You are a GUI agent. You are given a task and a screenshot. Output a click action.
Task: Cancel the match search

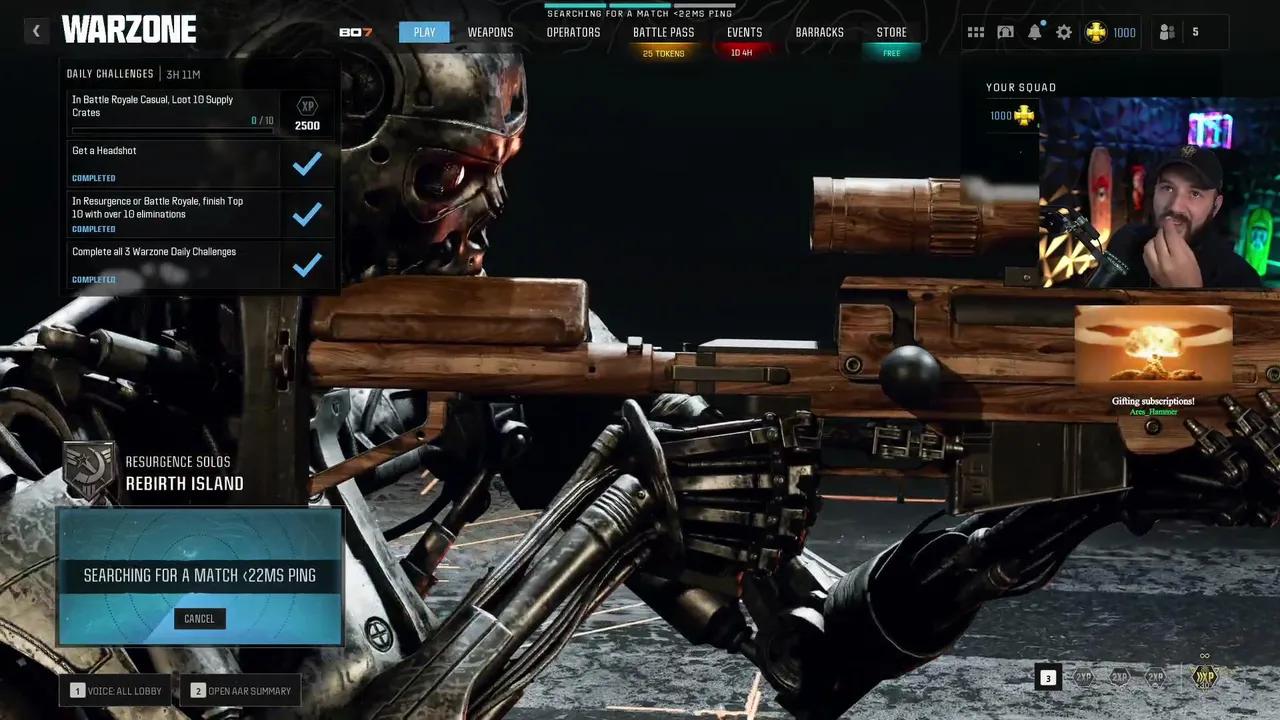click(199, 618)
